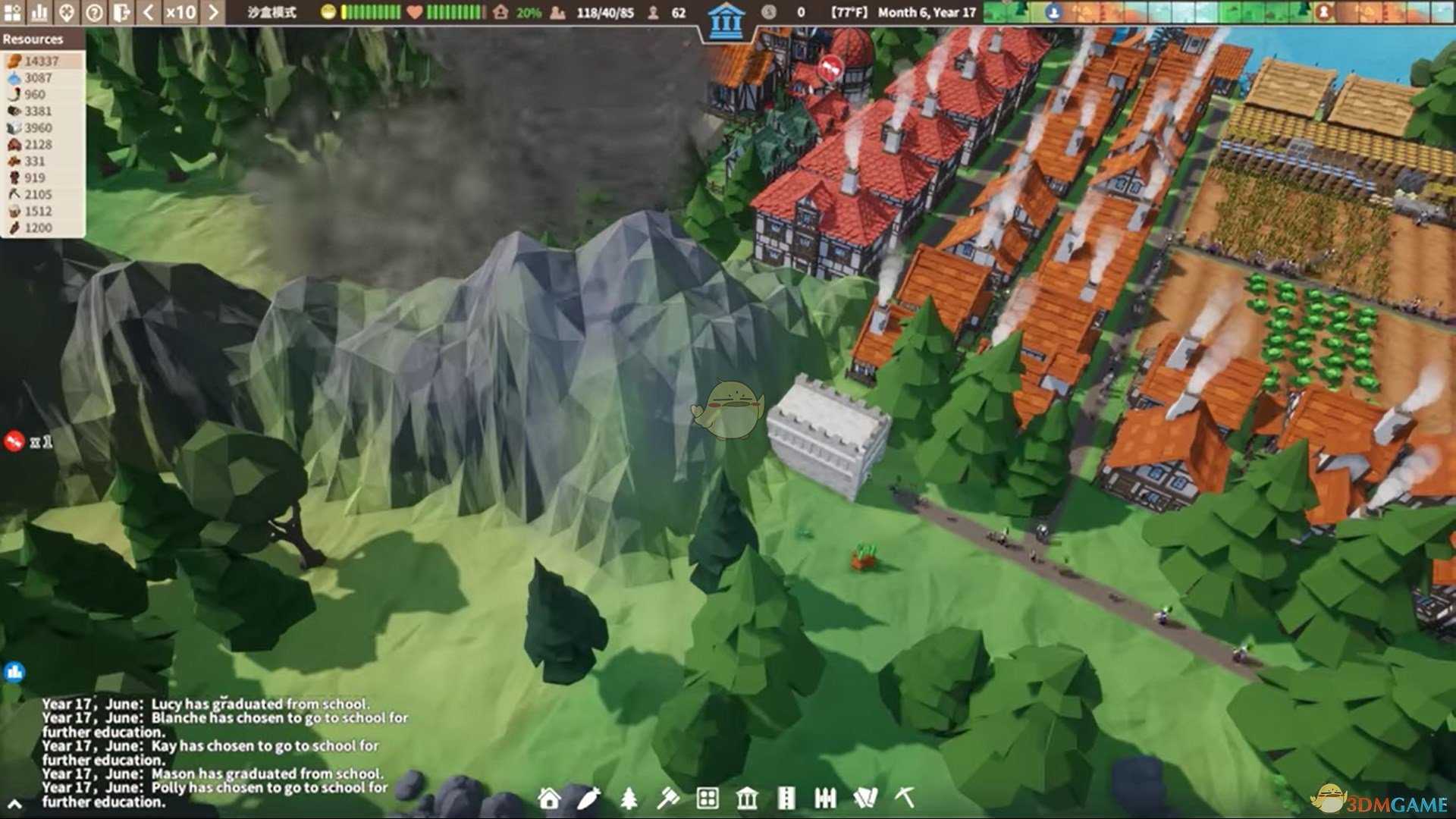Click the map pin marker icon
1456x819 pixels.
[x=67, y=12]
